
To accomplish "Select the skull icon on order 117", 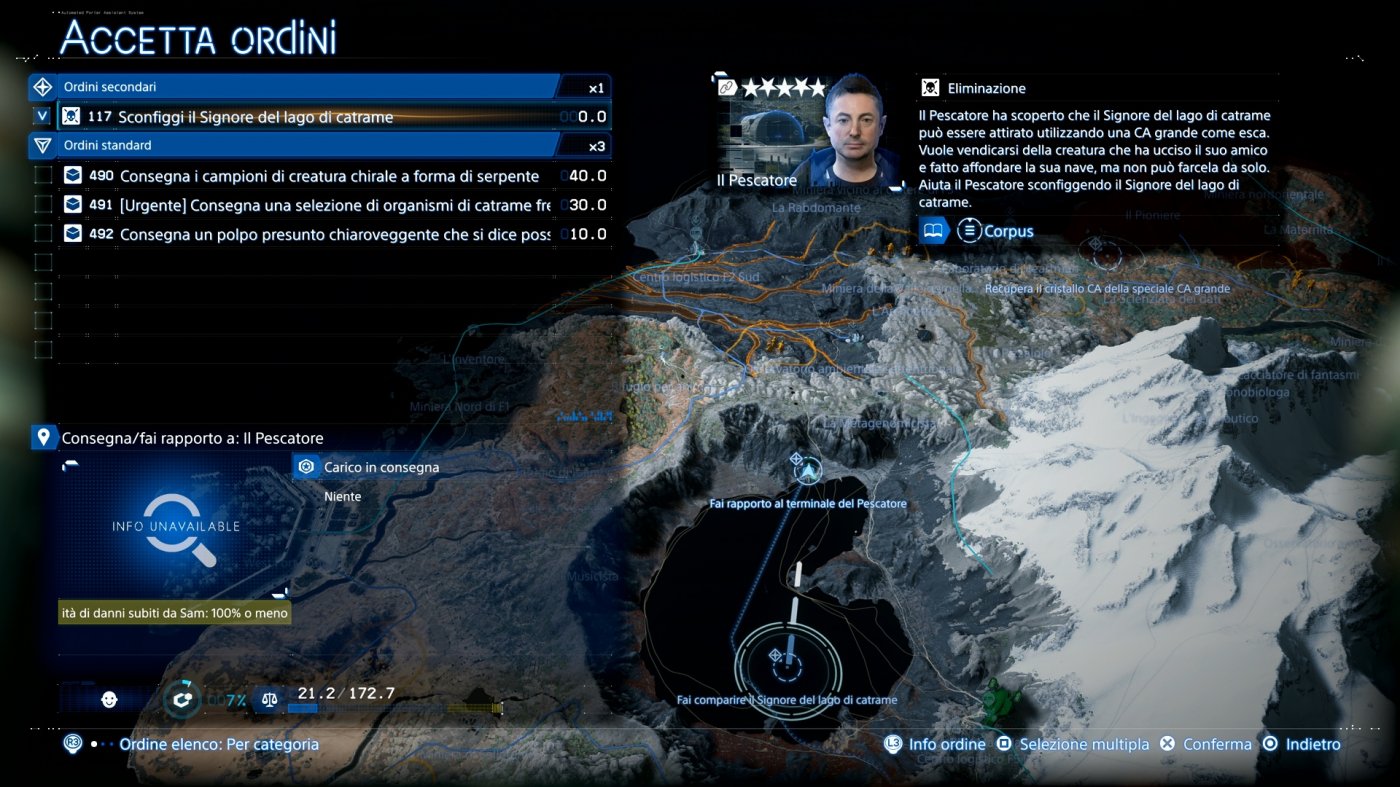I will 69,115.
